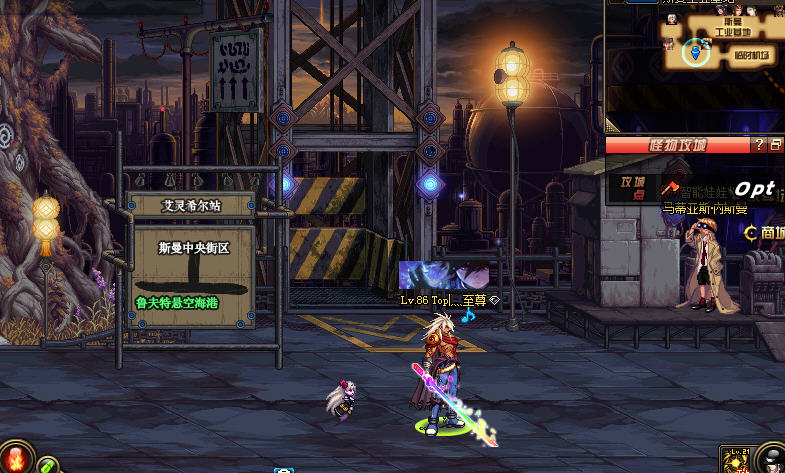The image size is (785, 473).
Task: Open the character portrait at bottom right
Action: [x=772, y=460]
